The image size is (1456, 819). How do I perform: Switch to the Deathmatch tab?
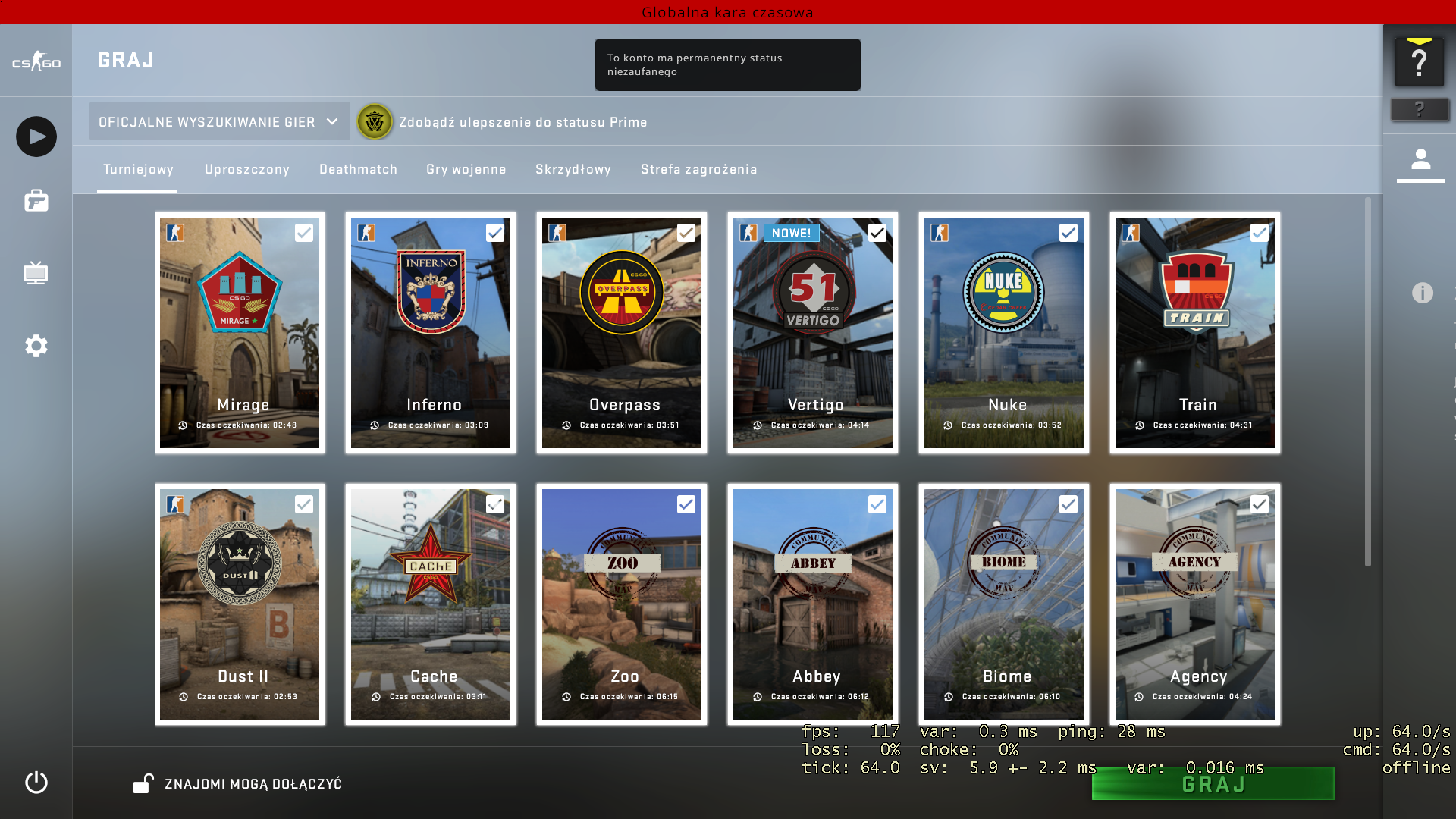click(x=358, y=169)
